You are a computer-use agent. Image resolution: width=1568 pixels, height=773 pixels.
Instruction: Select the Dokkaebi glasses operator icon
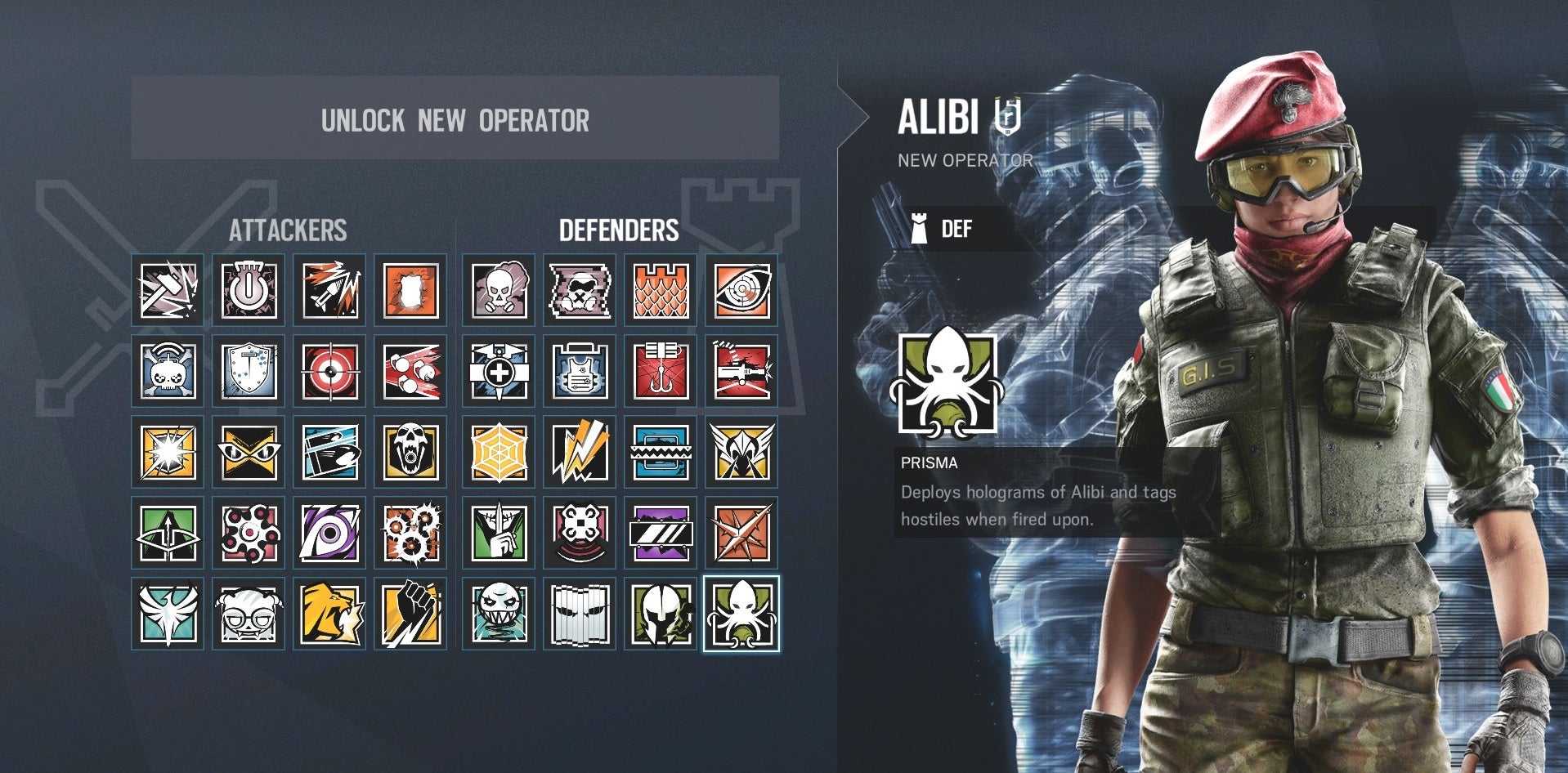pyautogui.click(x=248, y=619)
